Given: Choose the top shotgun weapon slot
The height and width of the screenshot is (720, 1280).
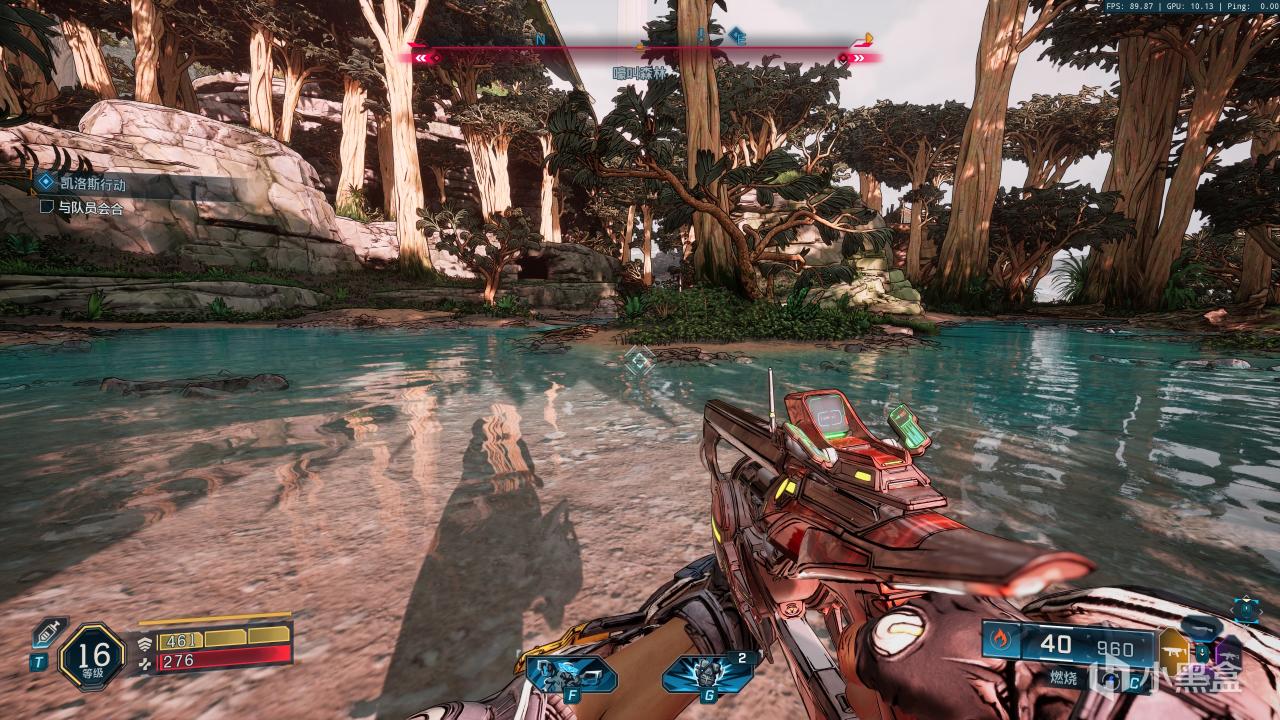Looking at the screenshot, I should (1203, 627).
